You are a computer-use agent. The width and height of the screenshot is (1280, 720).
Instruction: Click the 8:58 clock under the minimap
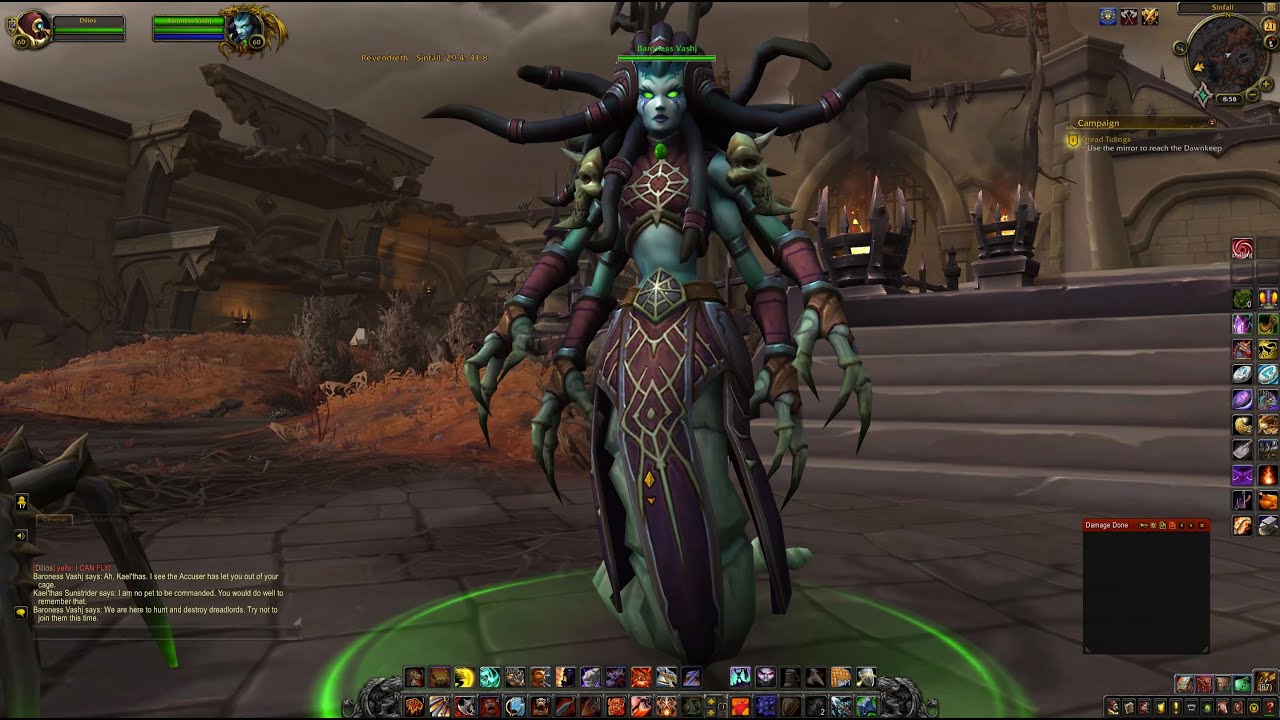tap(1230, 98)
